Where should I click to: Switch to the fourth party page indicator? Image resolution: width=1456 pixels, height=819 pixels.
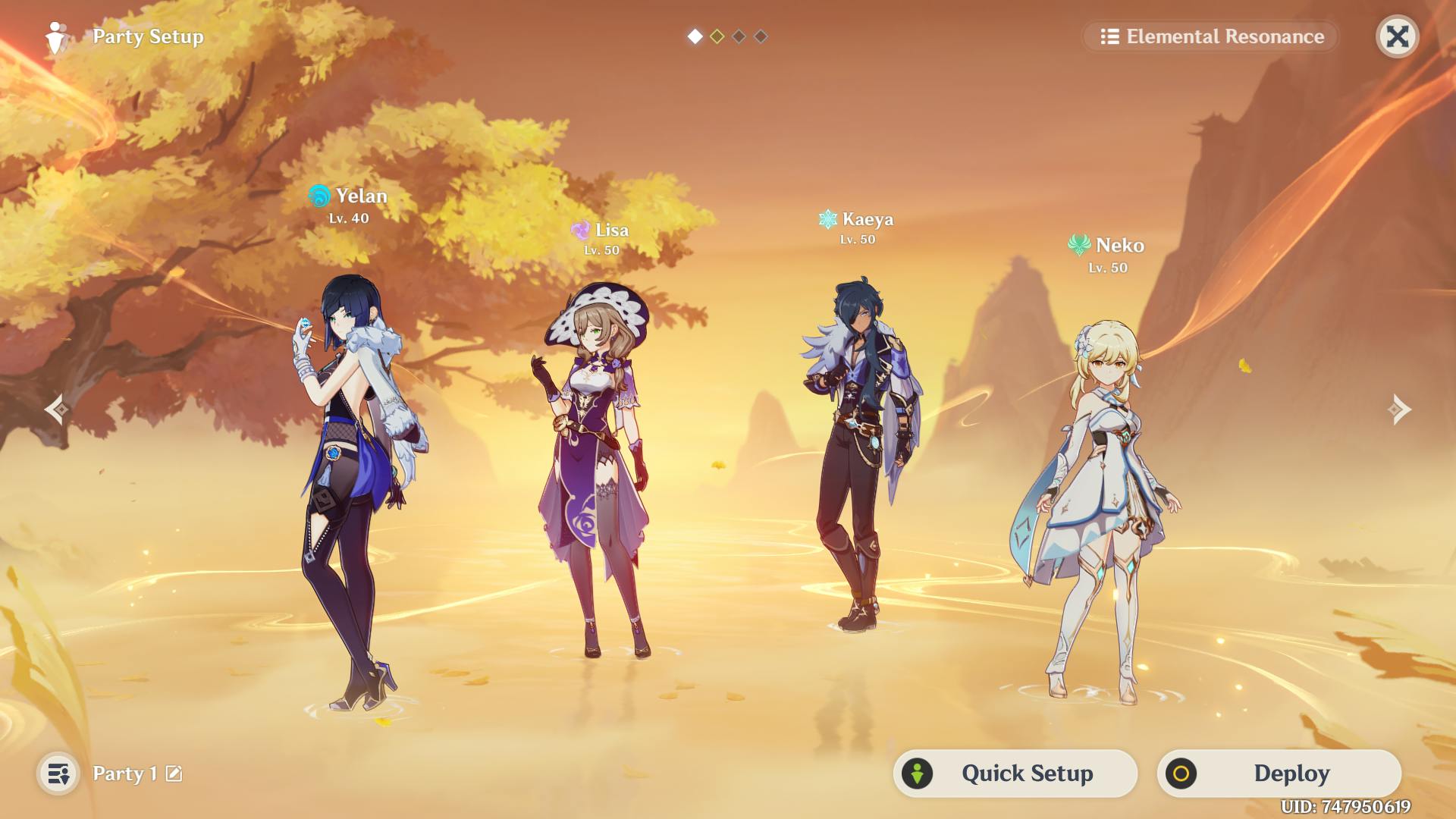761,36
